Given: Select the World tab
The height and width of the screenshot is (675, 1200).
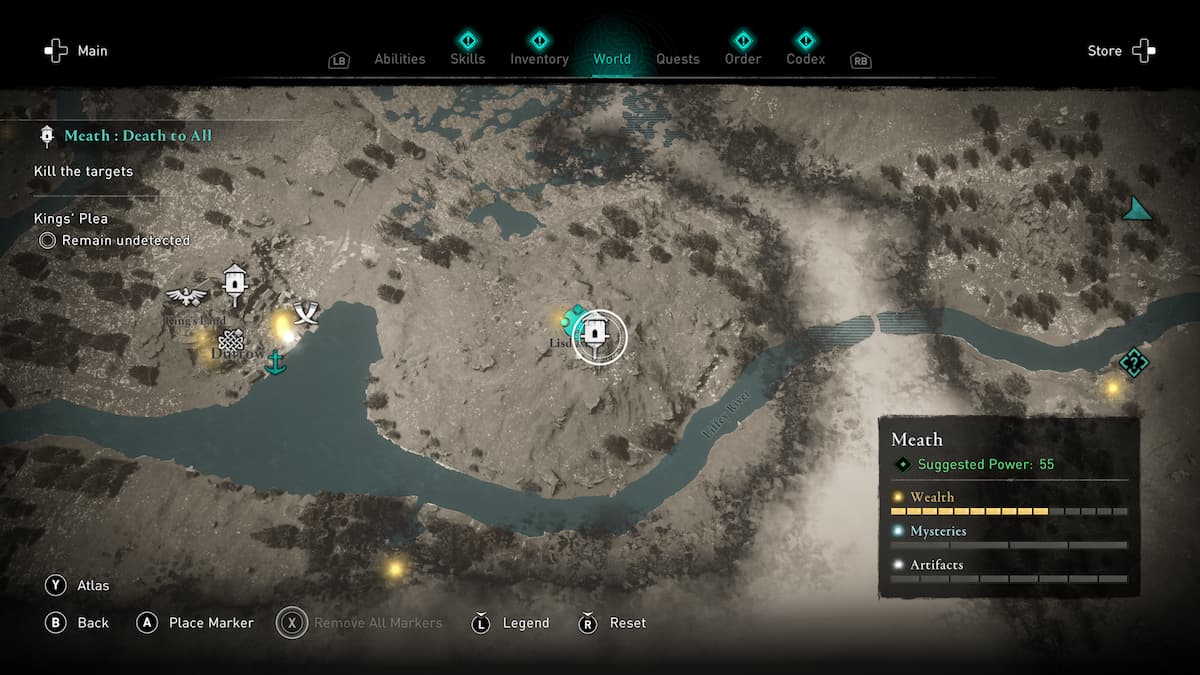Looking at the screenshot, I should (611, 59).
